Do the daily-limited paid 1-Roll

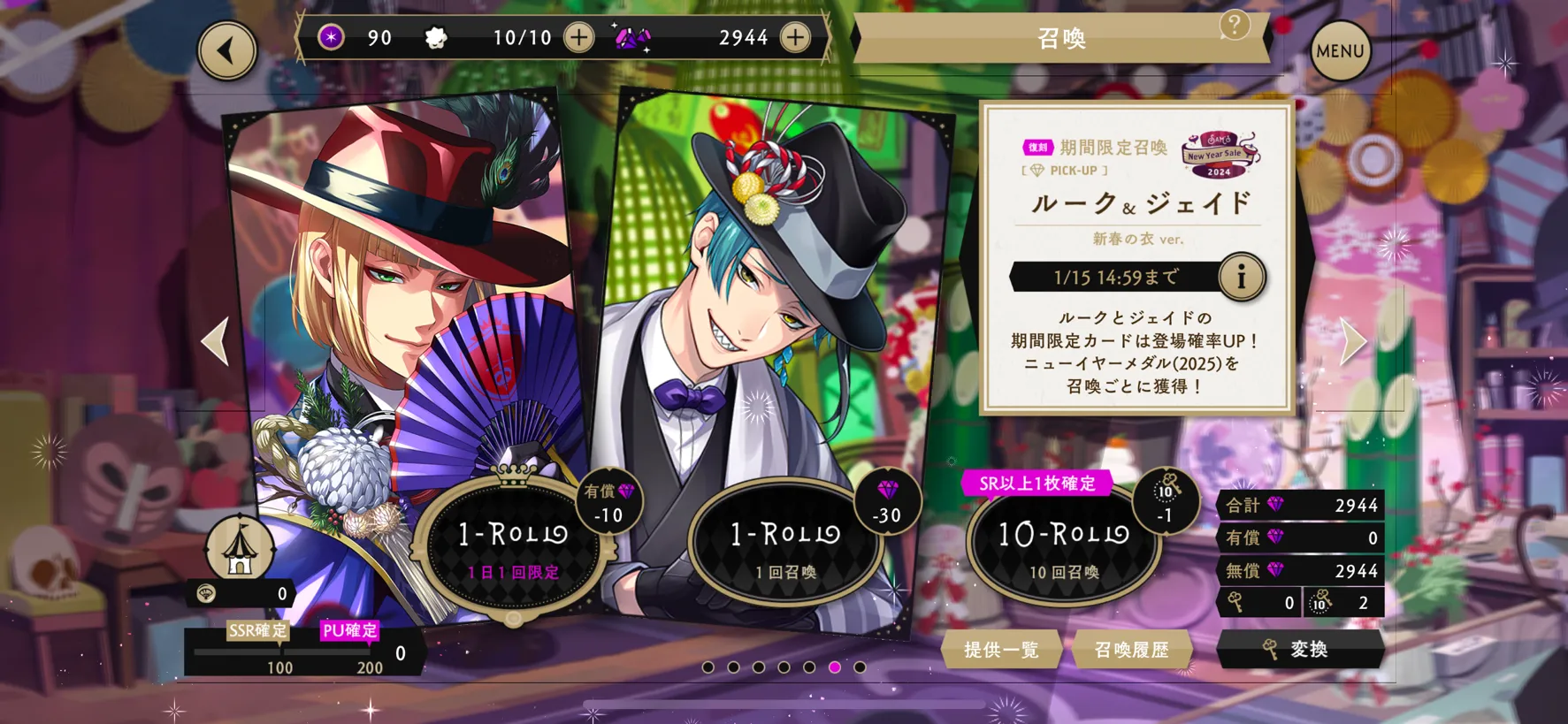pos(513,544)
